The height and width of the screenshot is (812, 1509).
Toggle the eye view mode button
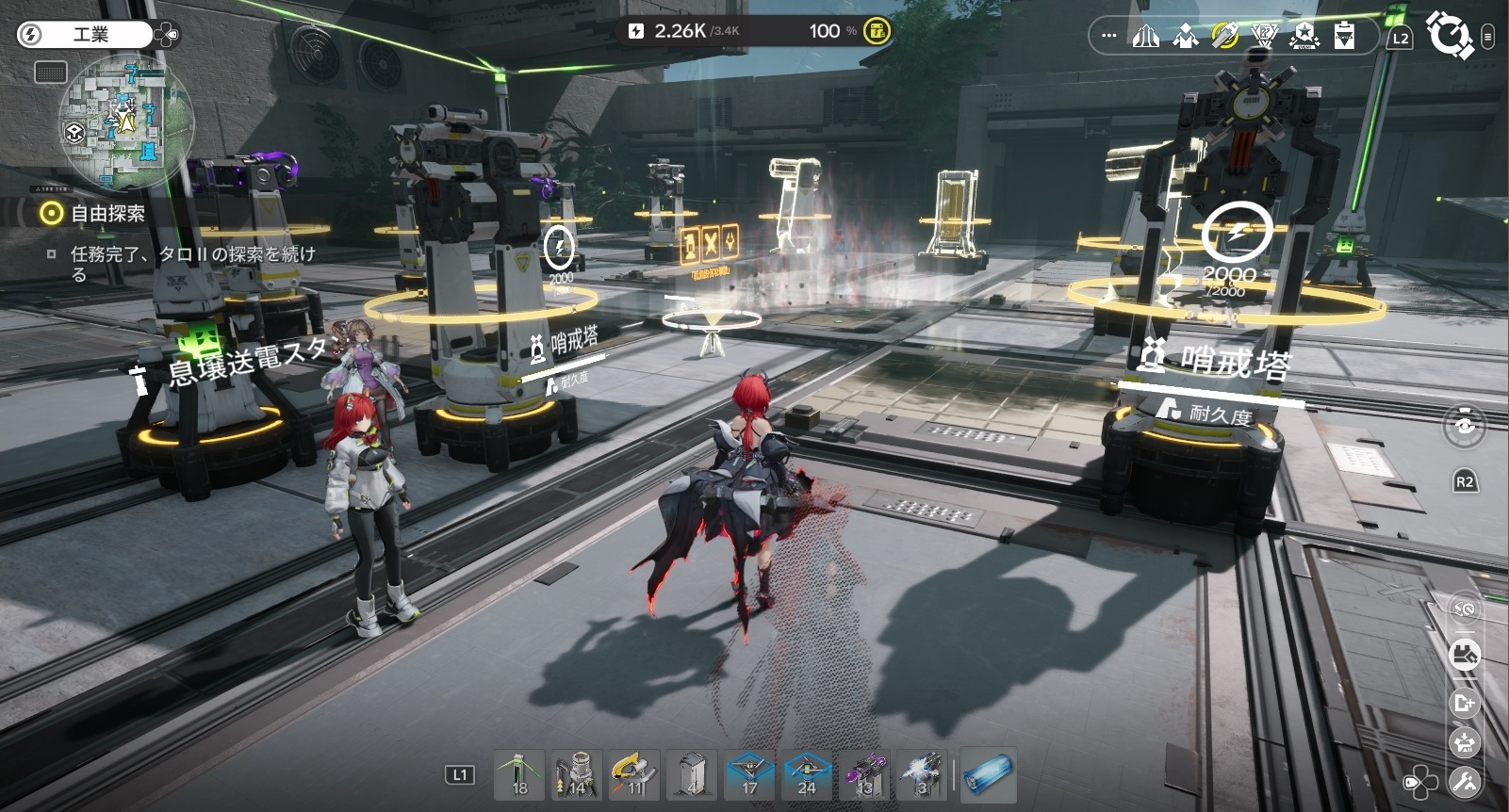click(1464, 425)
